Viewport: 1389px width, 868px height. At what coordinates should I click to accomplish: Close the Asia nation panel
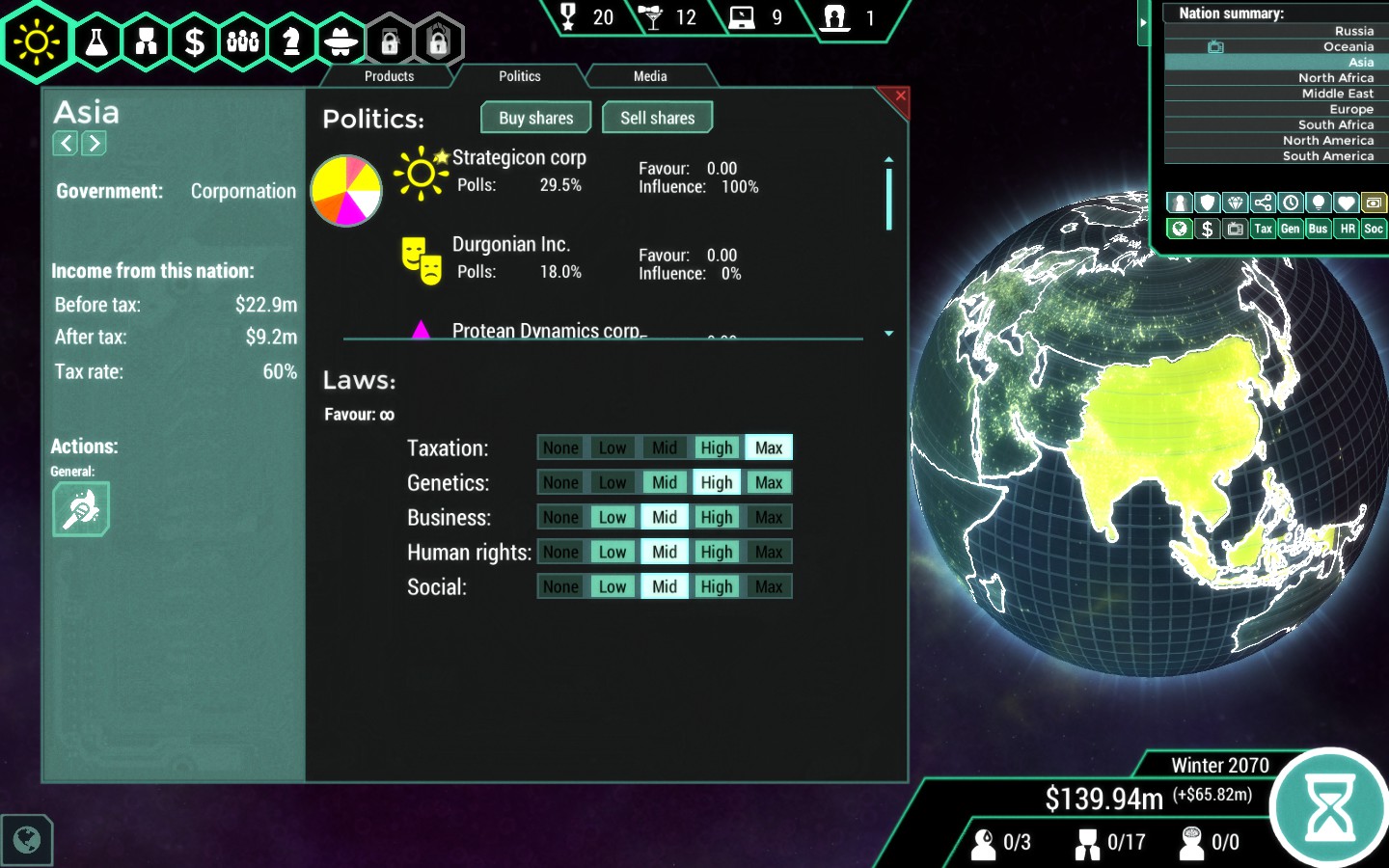click(899, 96)
